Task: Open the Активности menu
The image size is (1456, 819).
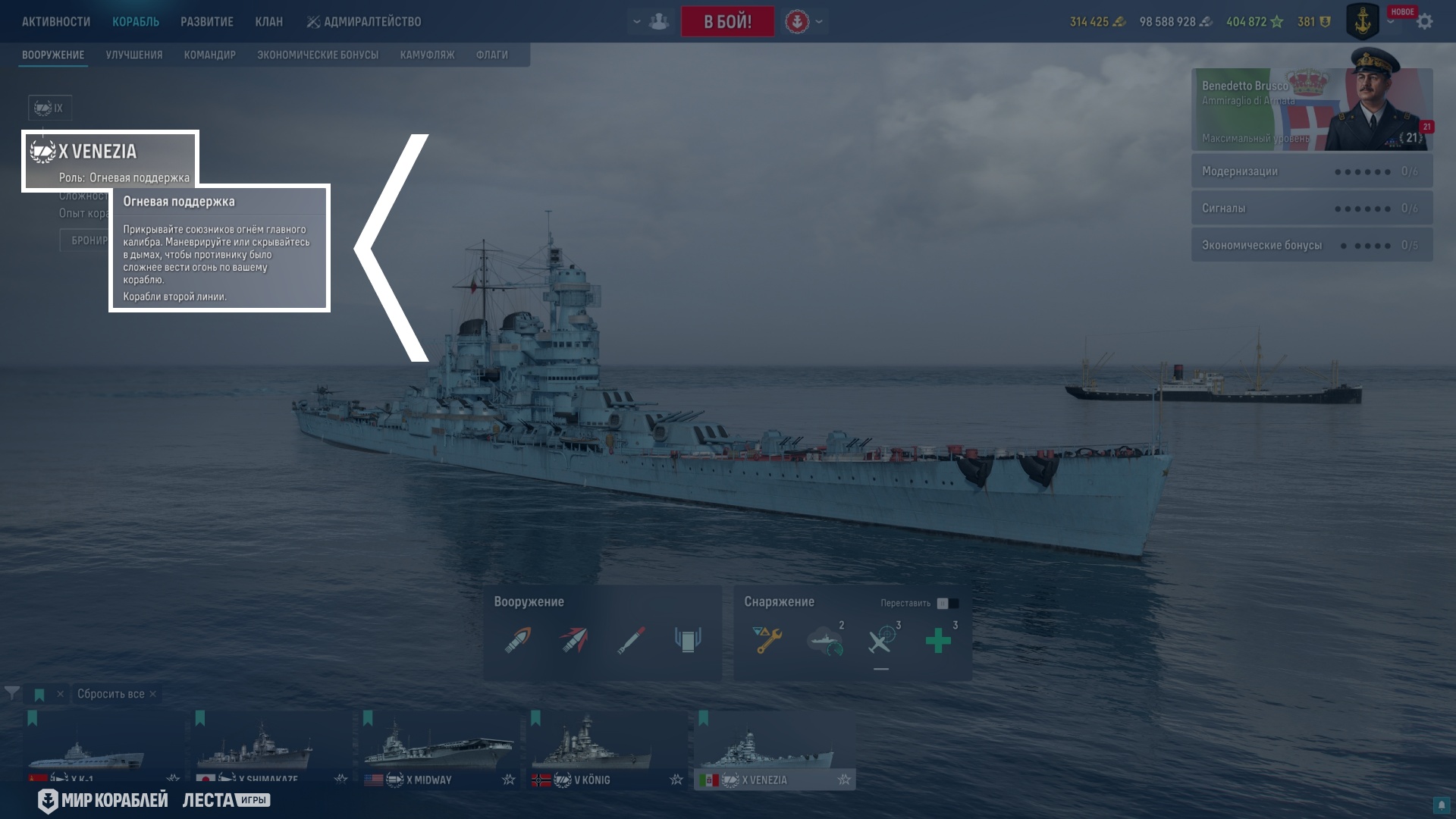Action: 56,21
